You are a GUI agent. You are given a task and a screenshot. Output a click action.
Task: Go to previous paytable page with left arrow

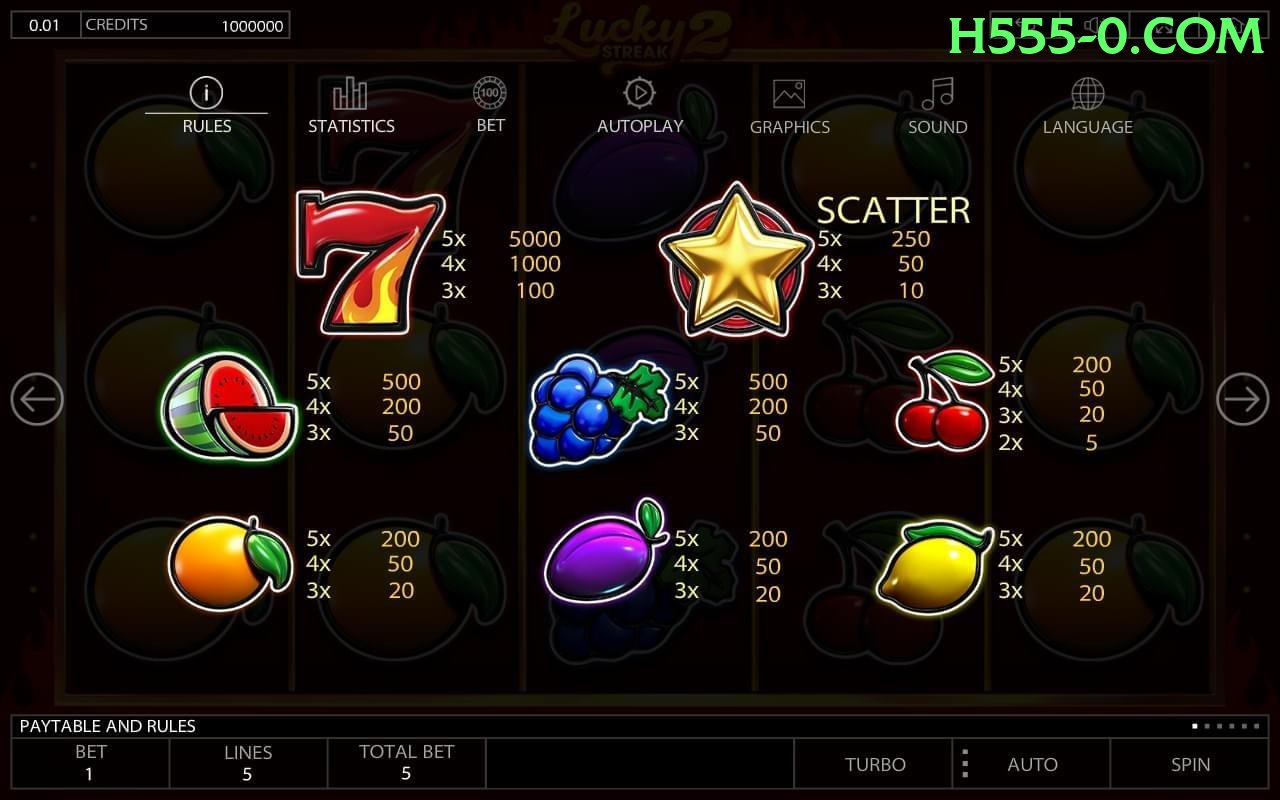click(x=37, y=398)
